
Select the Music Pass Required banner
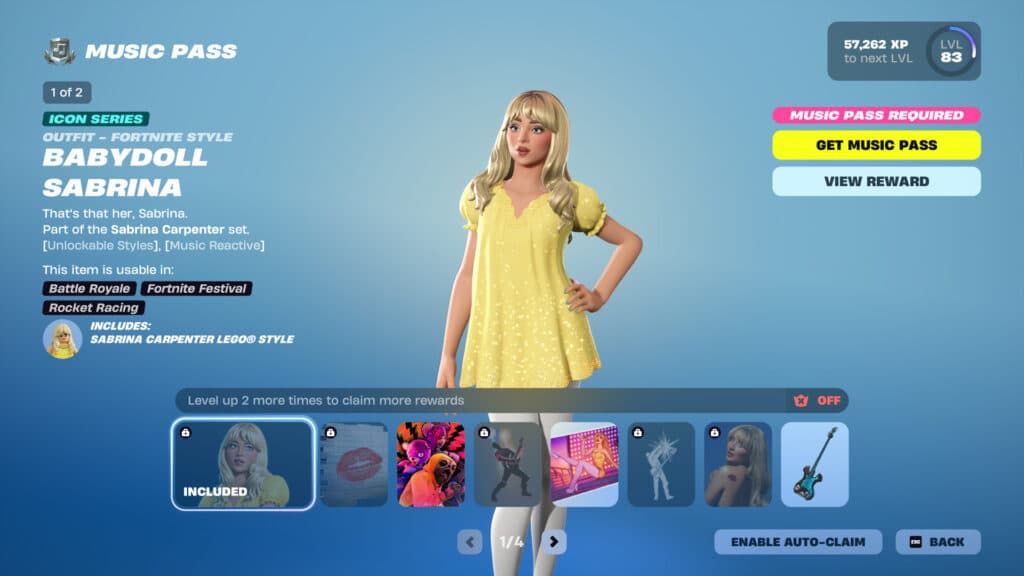click(x=876, y=115)
